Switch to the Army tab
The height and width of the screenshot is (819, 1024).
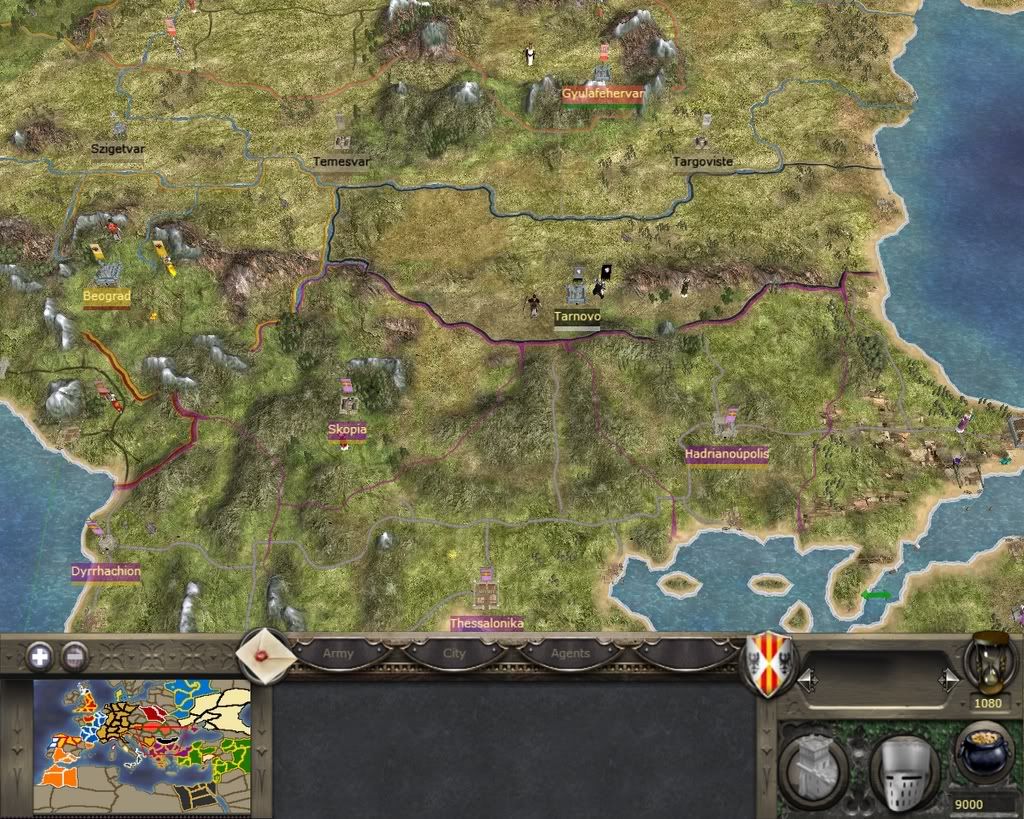[x=338, y=653]
